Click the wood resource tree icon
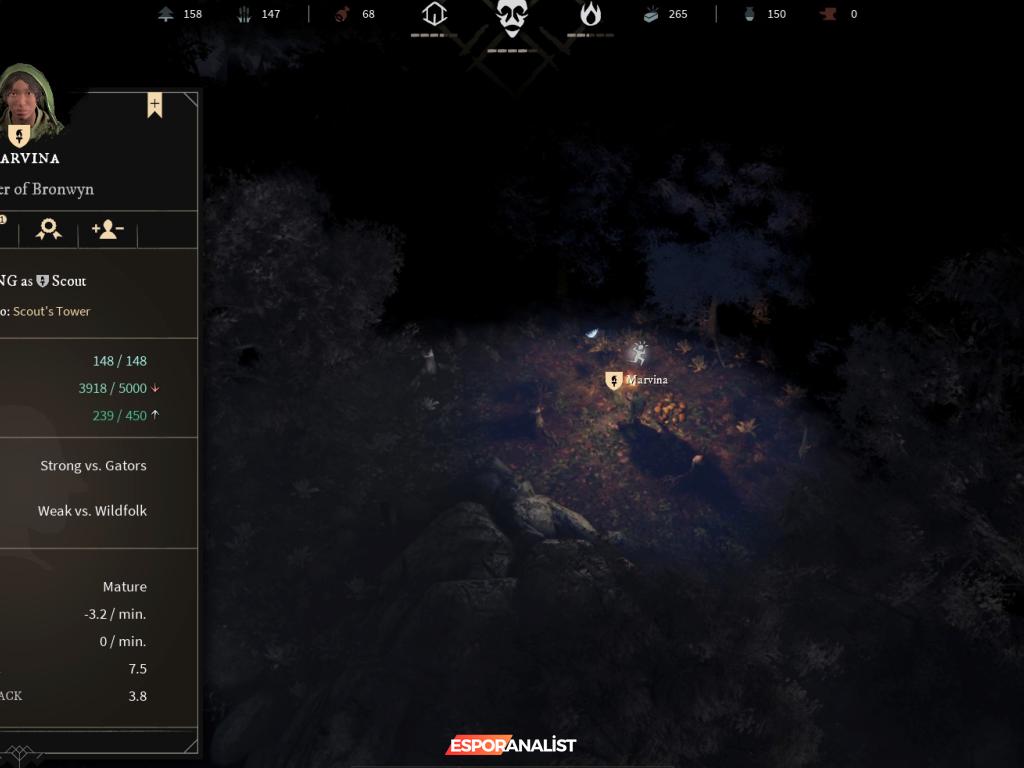The image size is (1024, 768). [166, 14]
